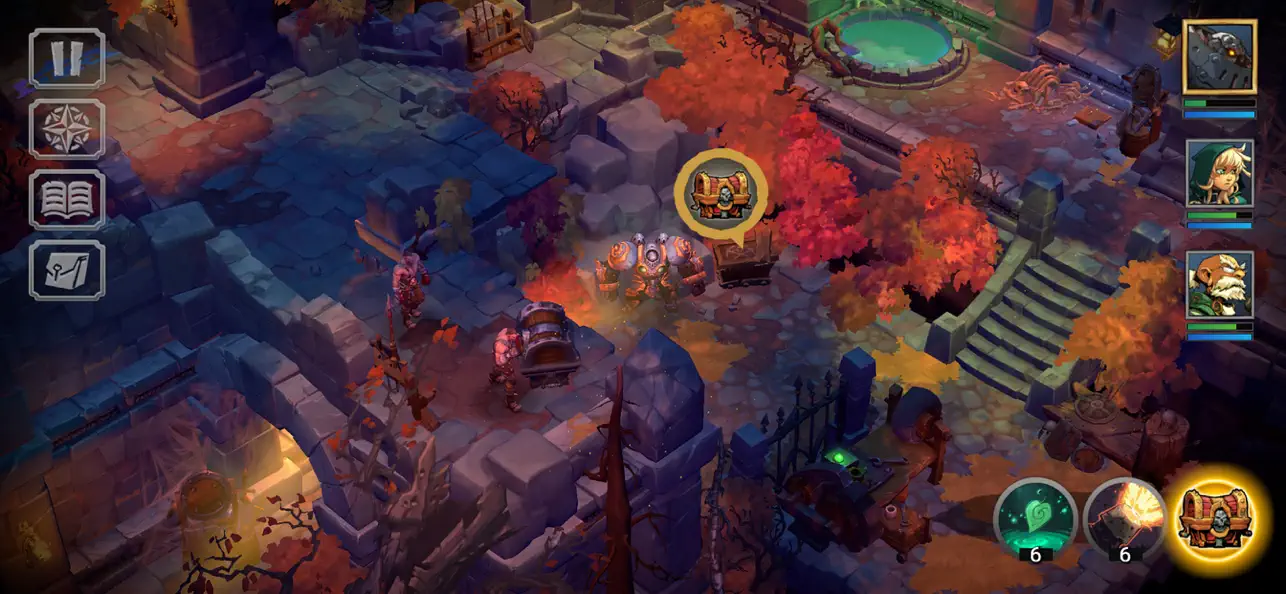Open the folded map scroll button
The height and width of the screenshot is (594, 1286).
coord(67,270)
